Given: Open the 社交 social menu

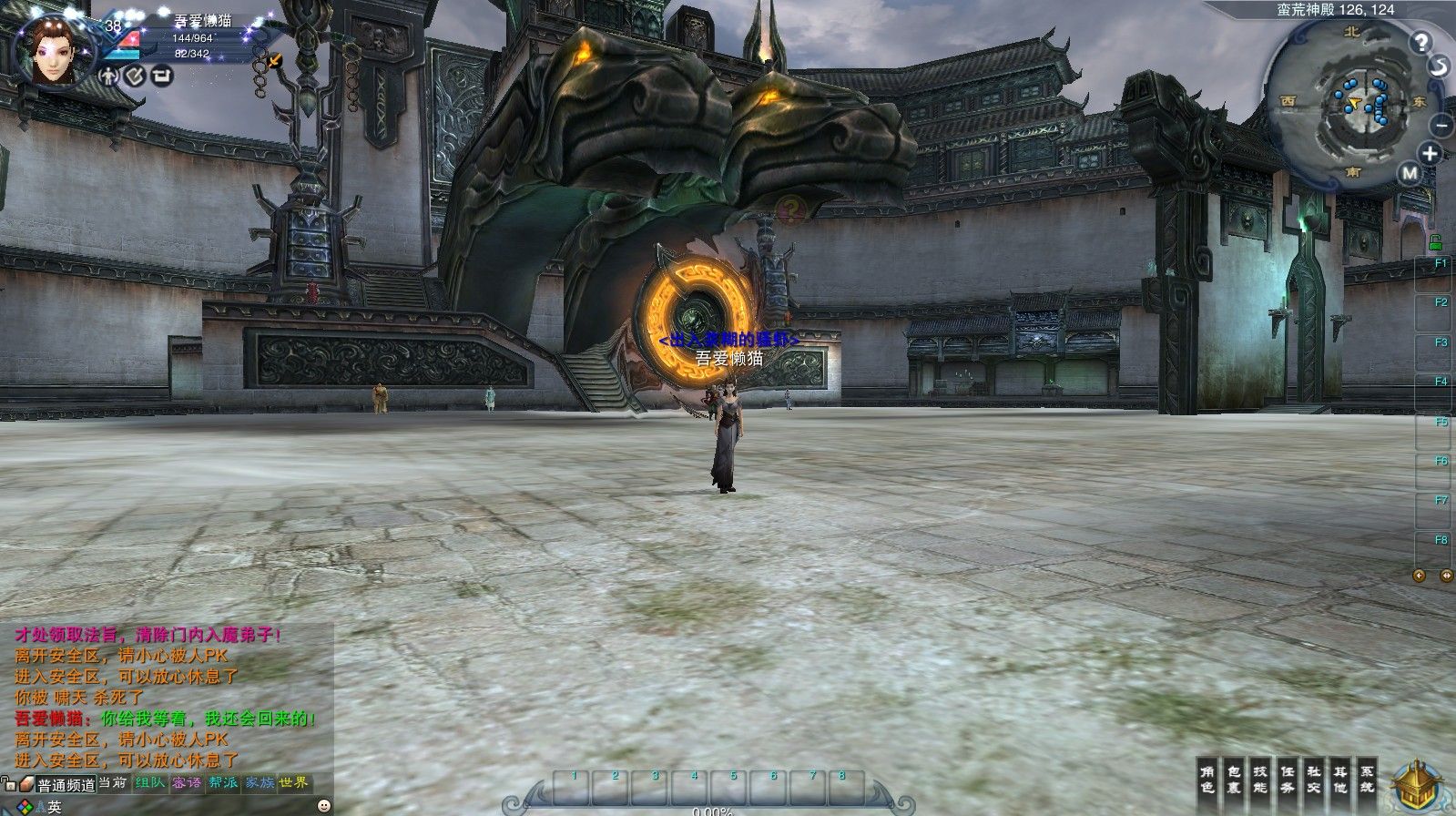Looking at the screenshot, I should [x=1313, y=775].
